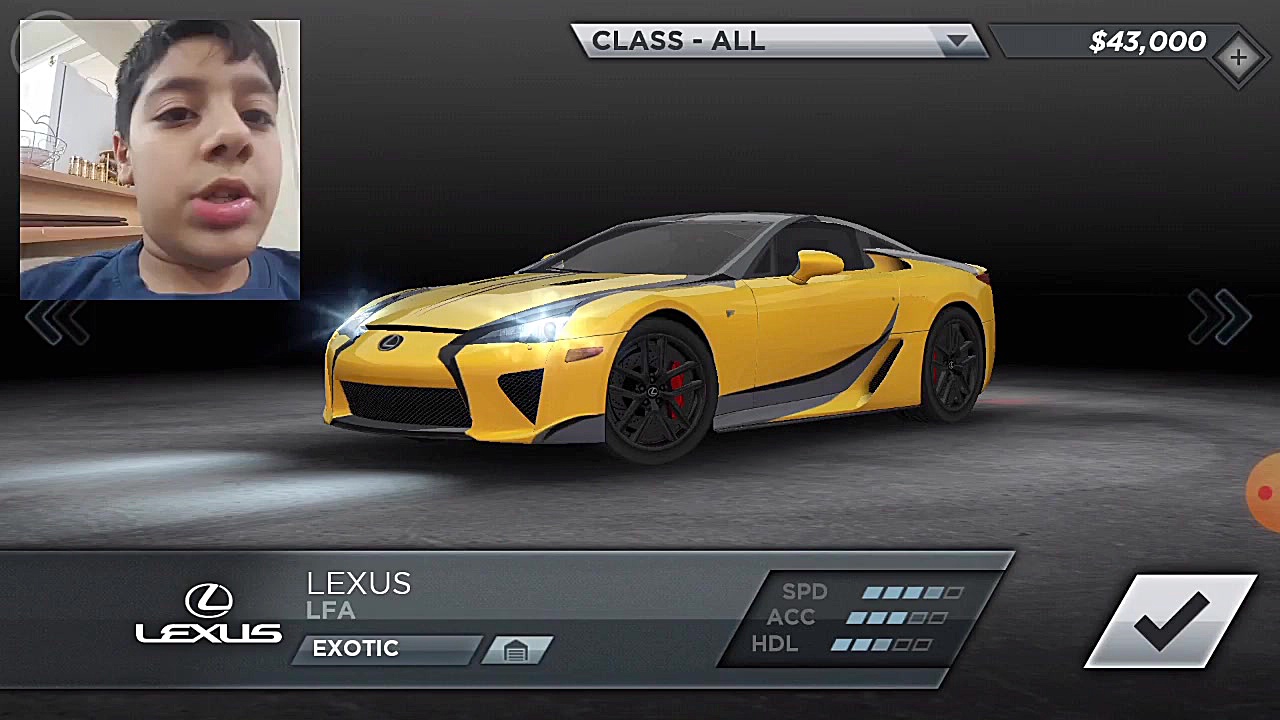Show the next car with right arrows
Viewport: 1280px width, 720px height.
click(1219, 319)
